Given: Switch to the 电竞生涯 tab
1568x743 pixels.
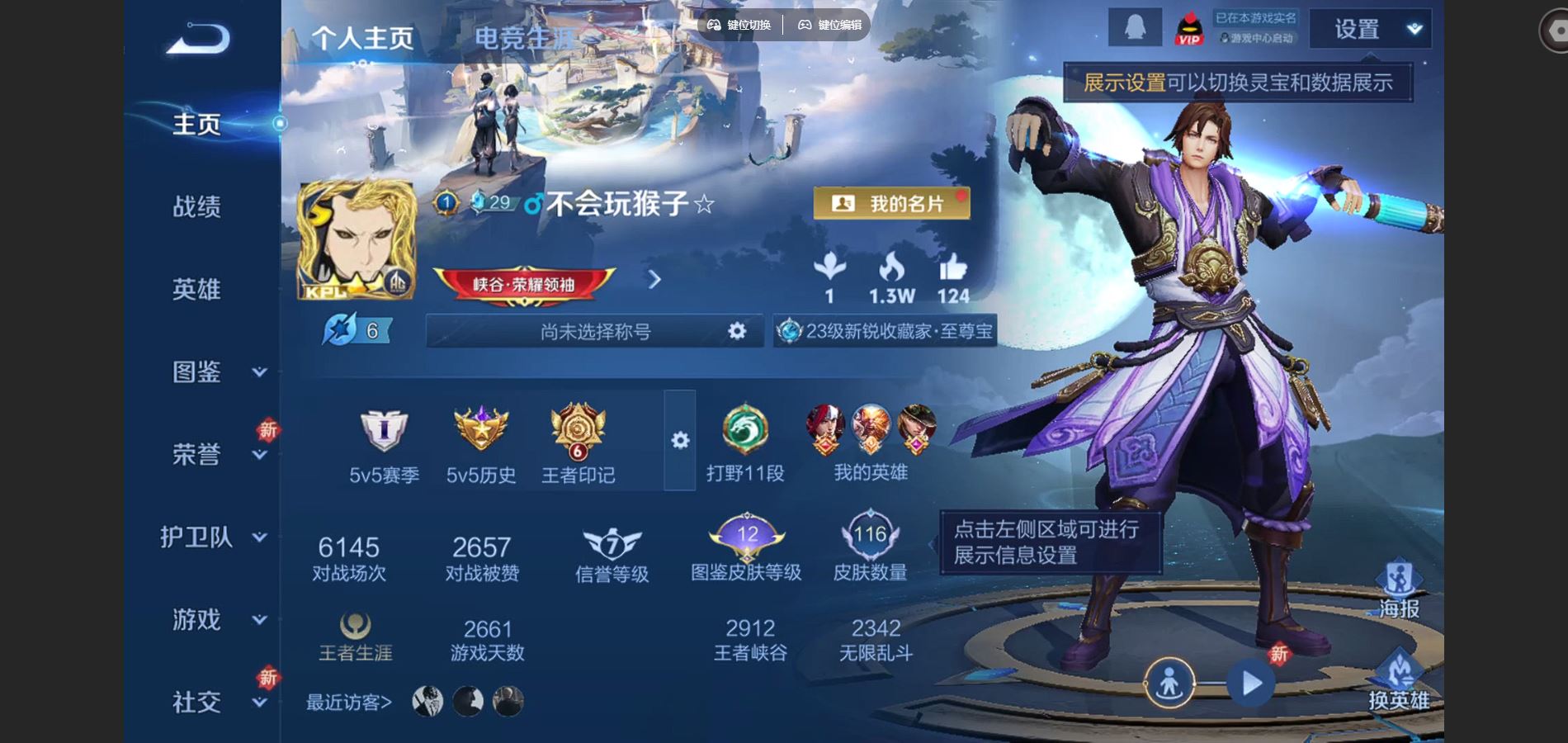Looking at the screenshot, I should click(523, 38).
